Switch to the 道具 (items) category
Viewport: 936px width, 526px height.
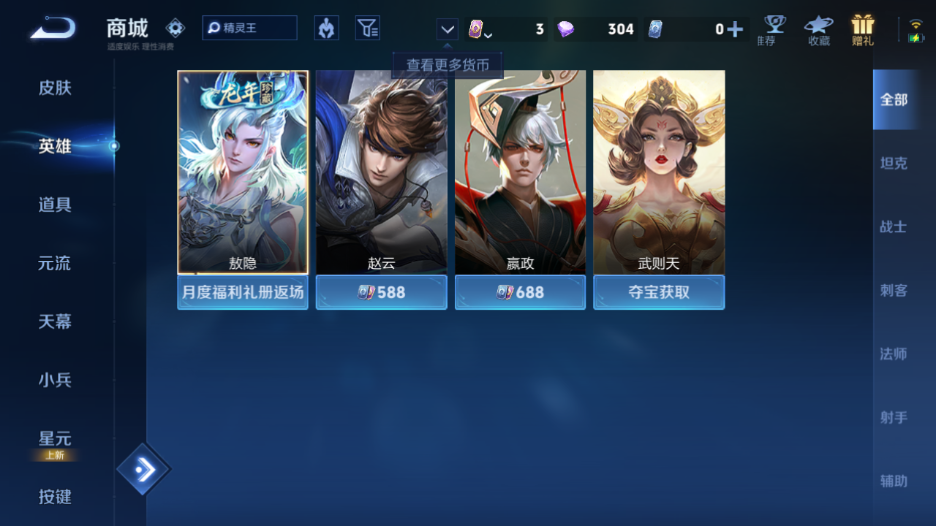point(55,205)
